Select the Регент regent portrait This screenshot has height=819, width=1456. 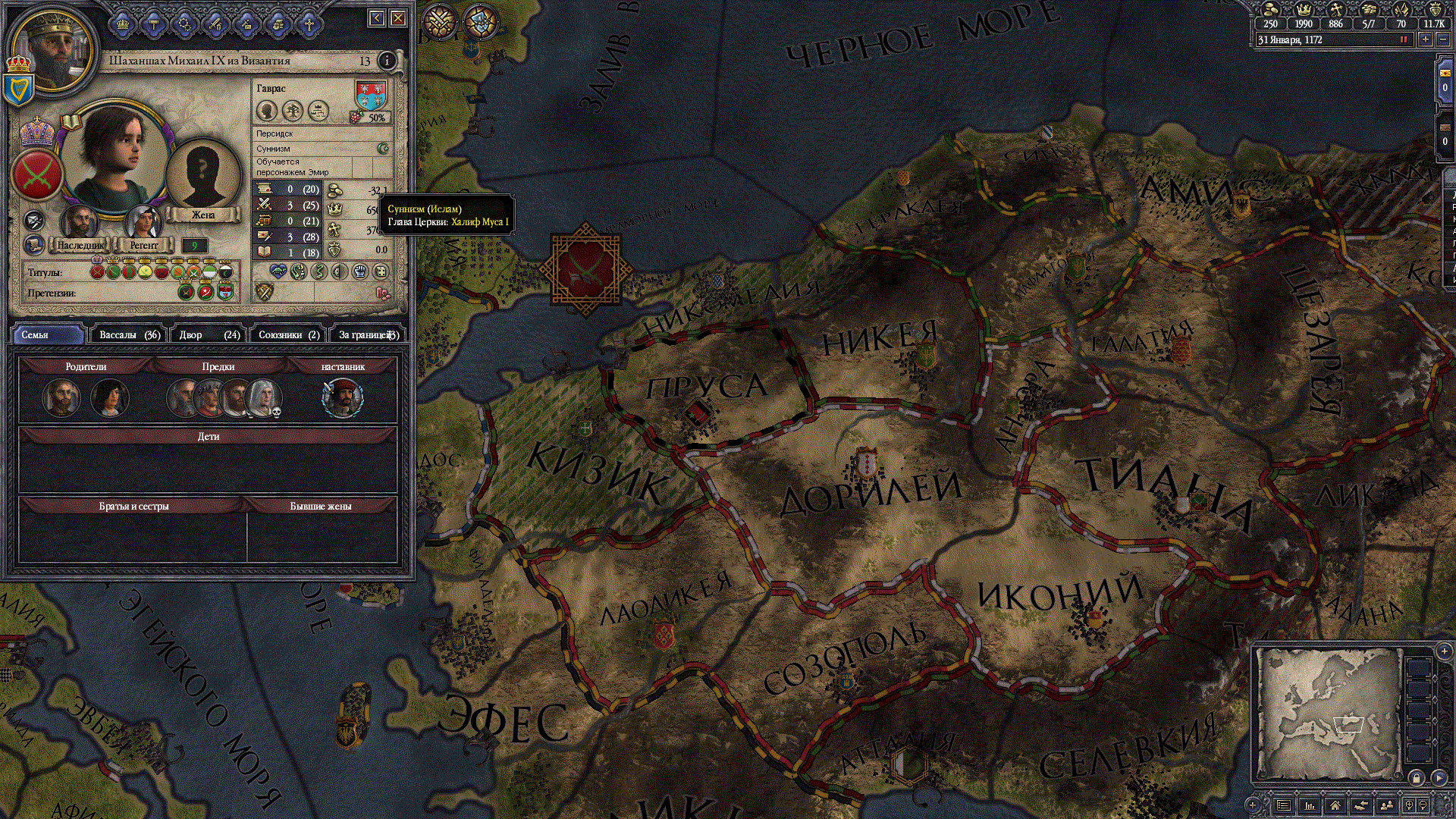tap(143, 223)
